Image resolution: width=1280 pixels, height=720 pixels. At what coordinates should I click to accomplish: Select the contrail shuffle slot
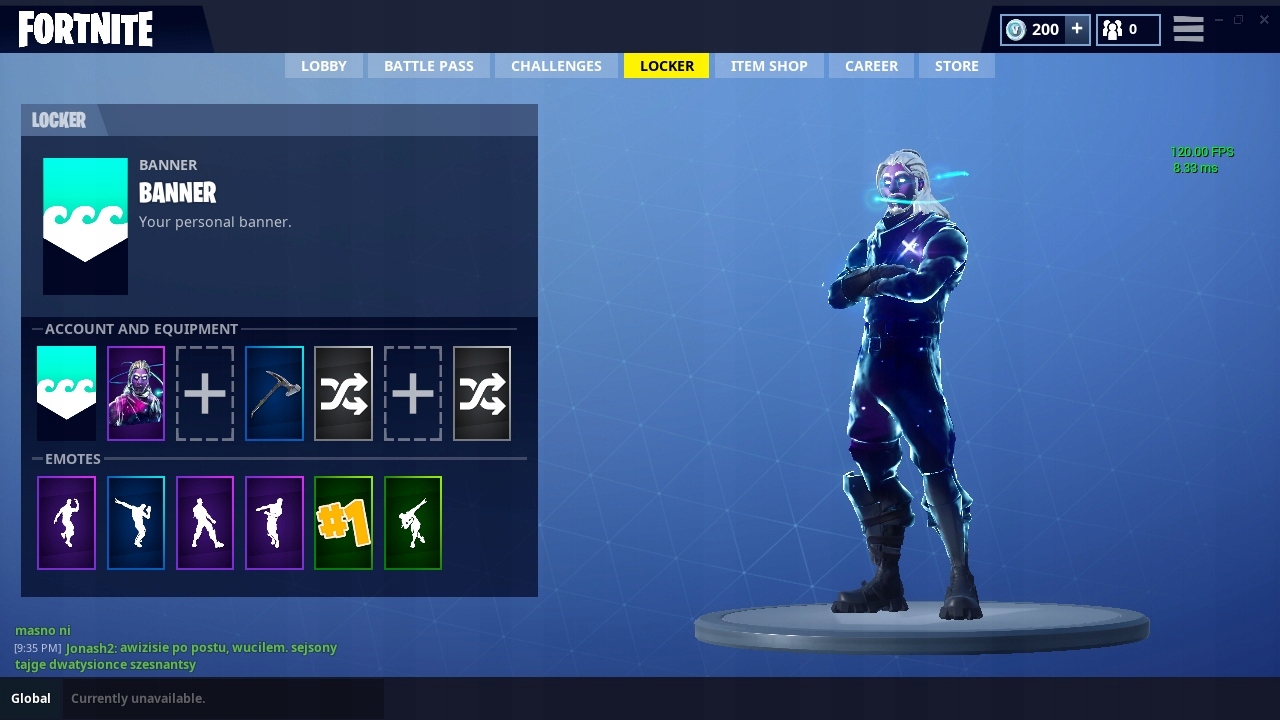point(481,392)
